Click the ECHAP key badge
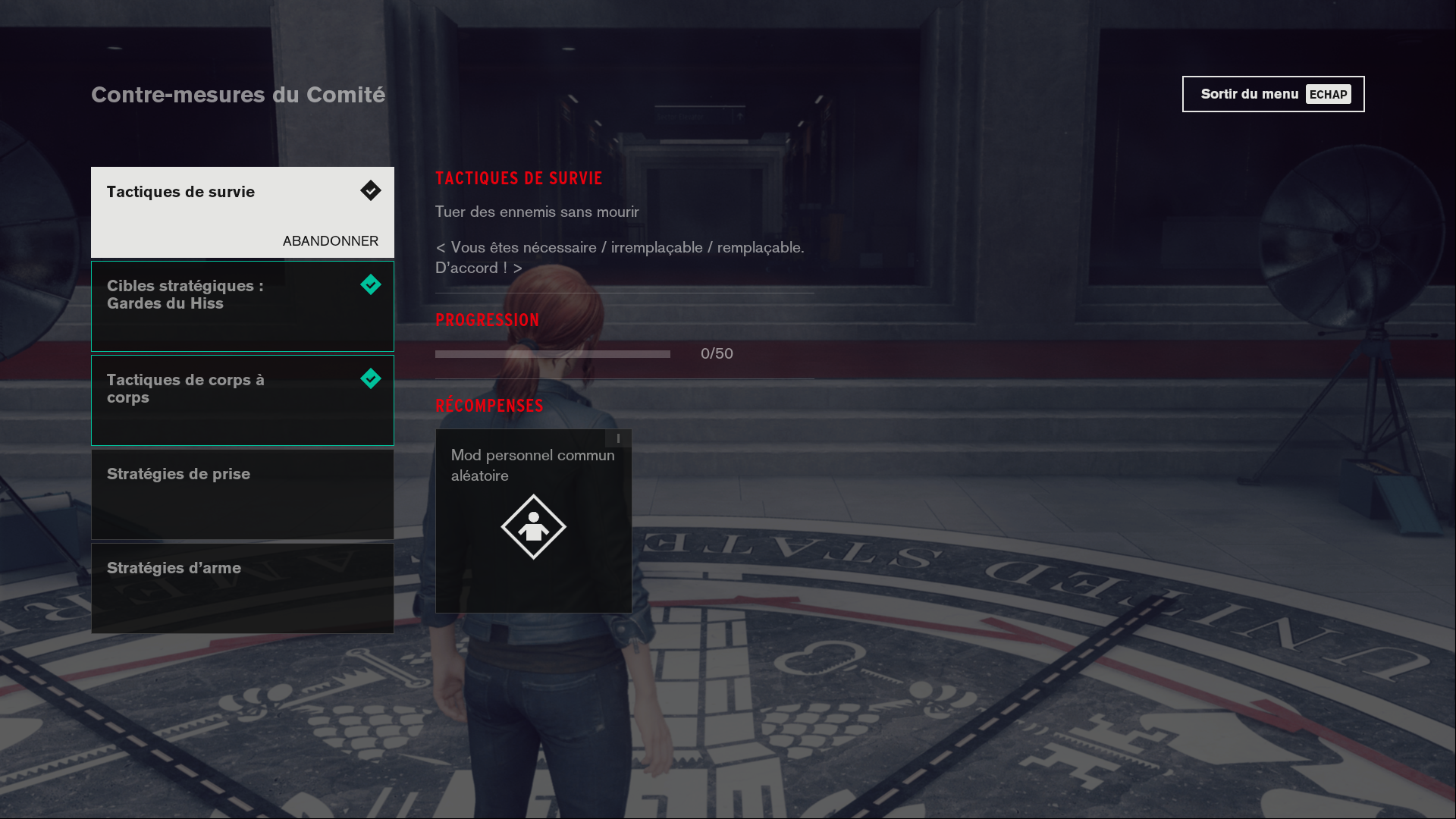1456x819 pixels. (x=1329, y=94)
